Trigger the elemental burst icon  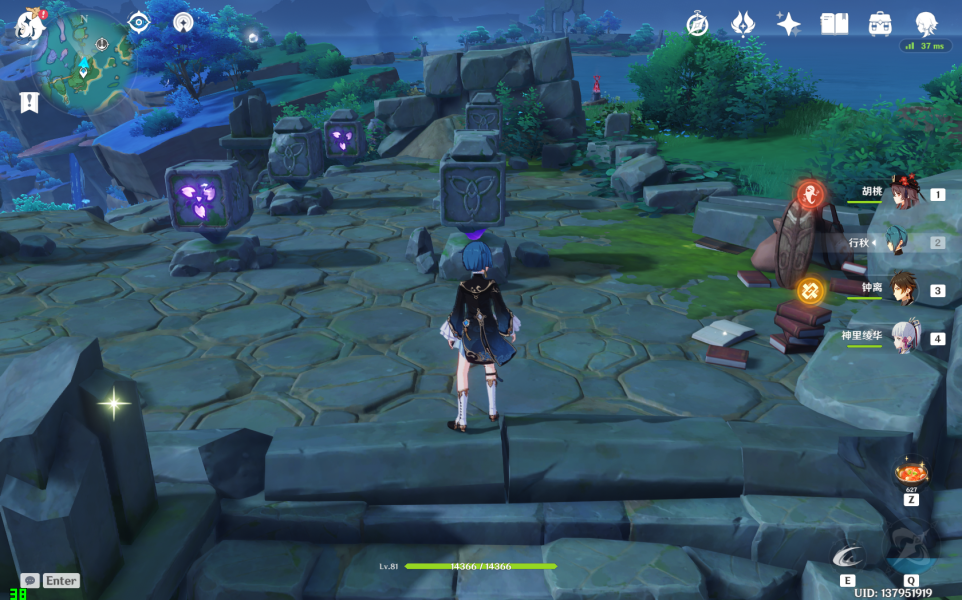pyautogui.click(x=910, y=553)
